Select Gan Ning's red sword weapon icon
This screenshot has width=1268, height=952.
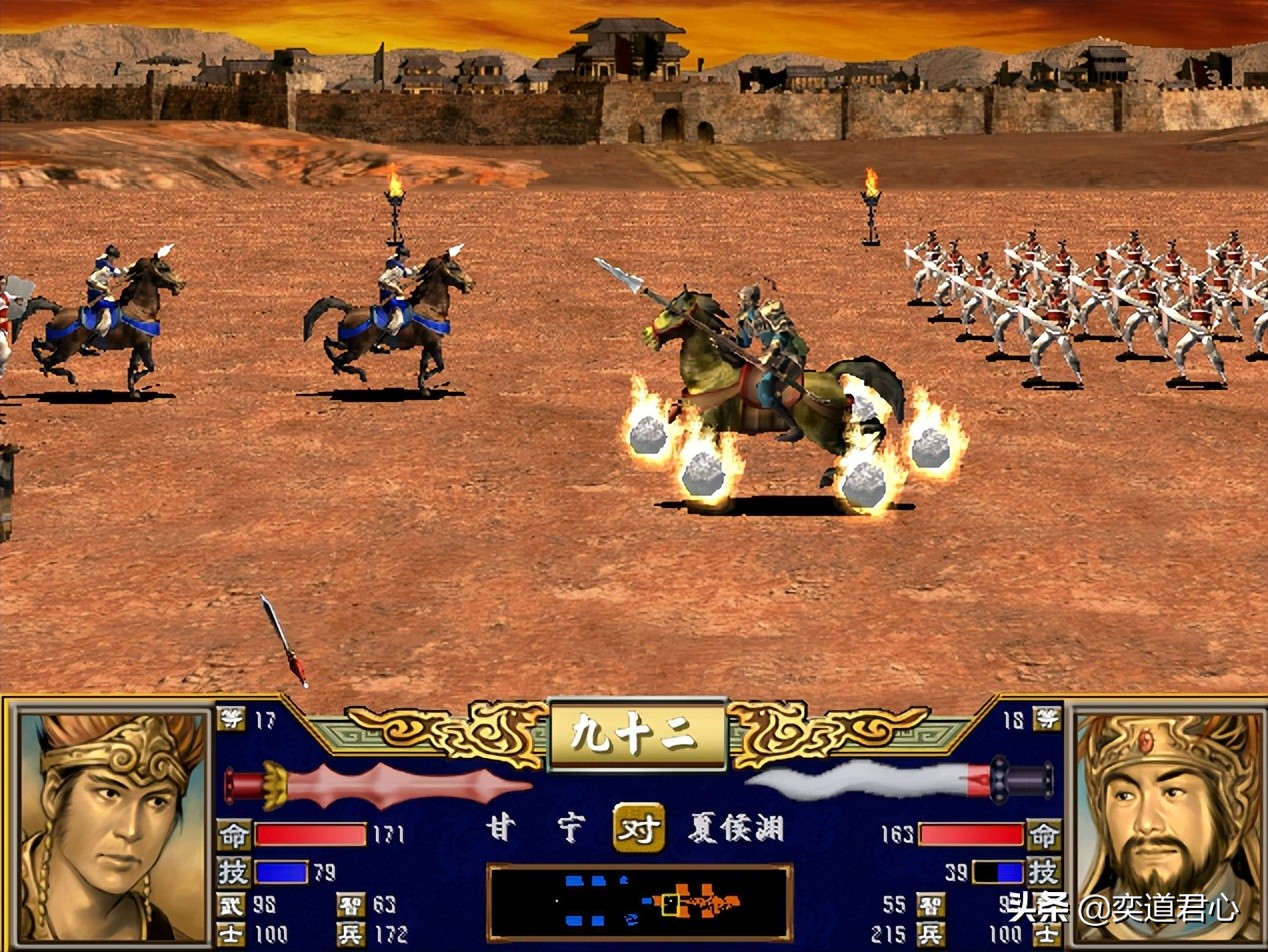click(x=377, y=784)
